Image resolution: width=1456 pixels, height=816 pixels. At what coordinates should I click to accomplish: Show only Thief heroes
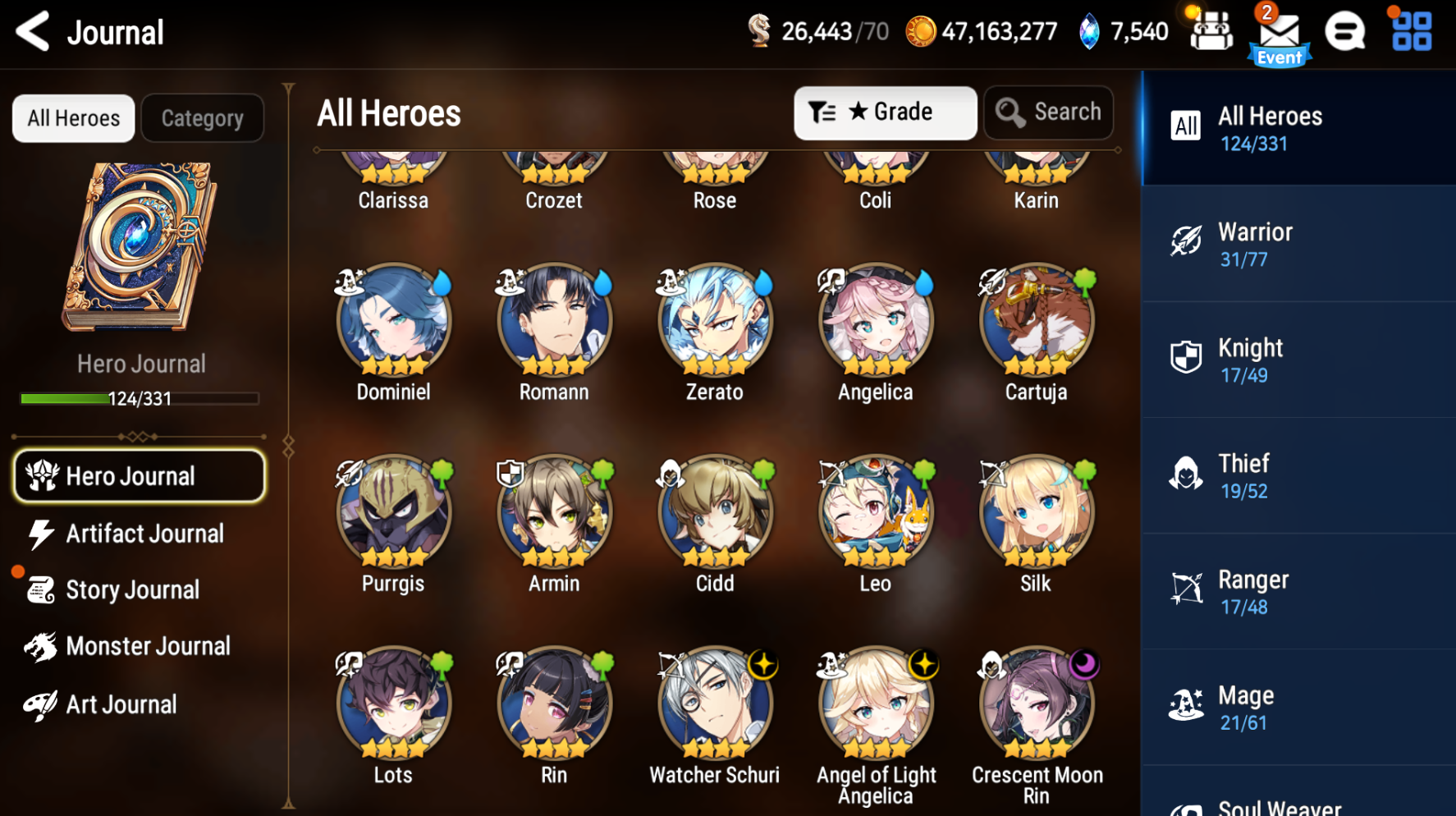[1298, 476]
